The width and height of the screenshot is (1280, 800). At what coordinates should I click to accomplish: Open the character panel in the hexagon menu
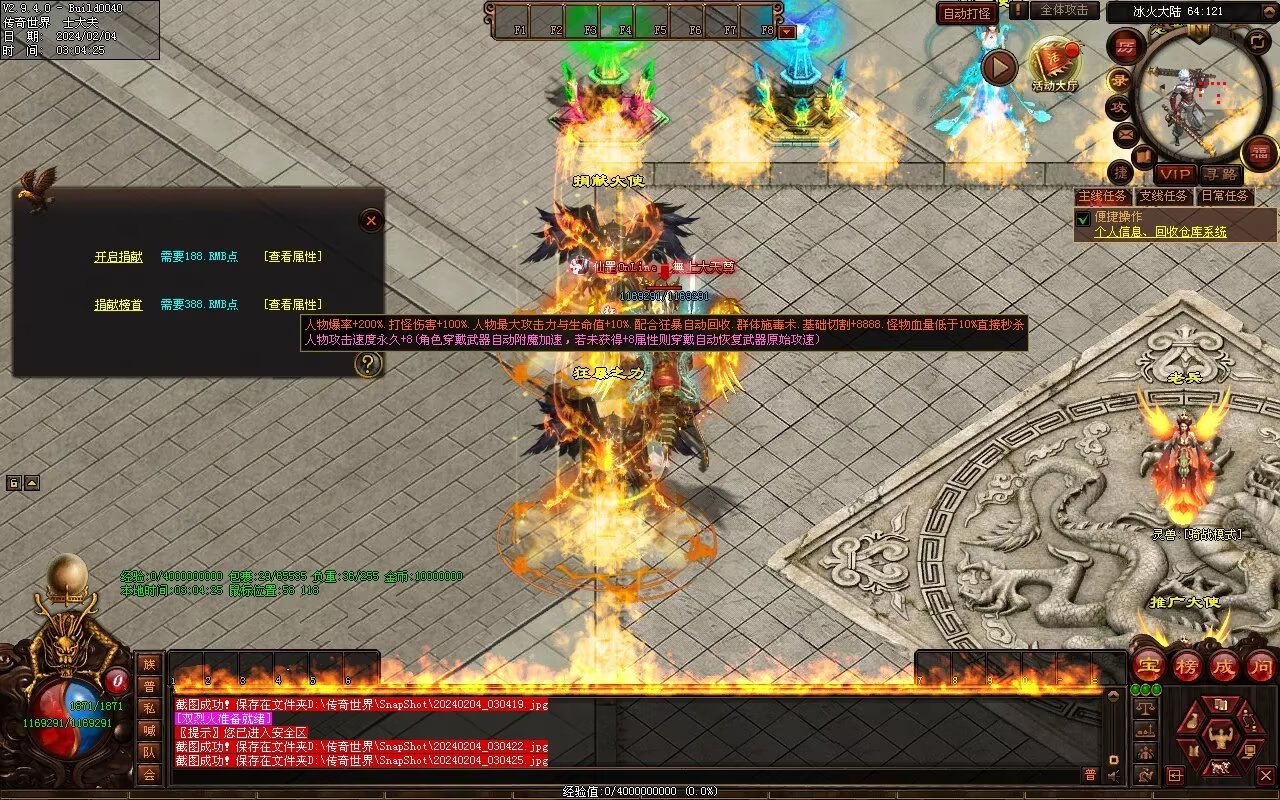1219,738
